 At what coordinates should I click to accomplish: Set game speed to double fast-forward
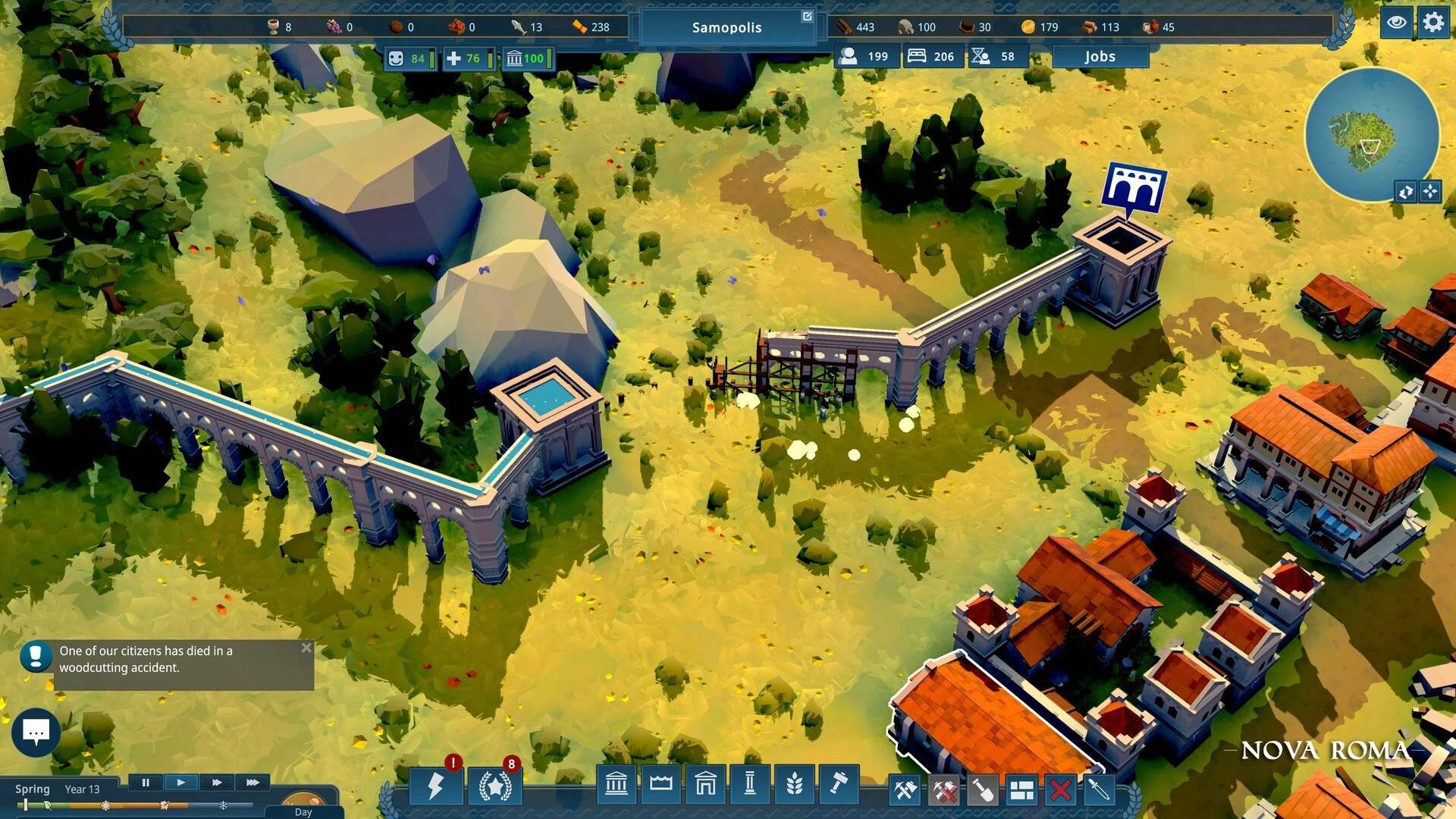(217, 783)
